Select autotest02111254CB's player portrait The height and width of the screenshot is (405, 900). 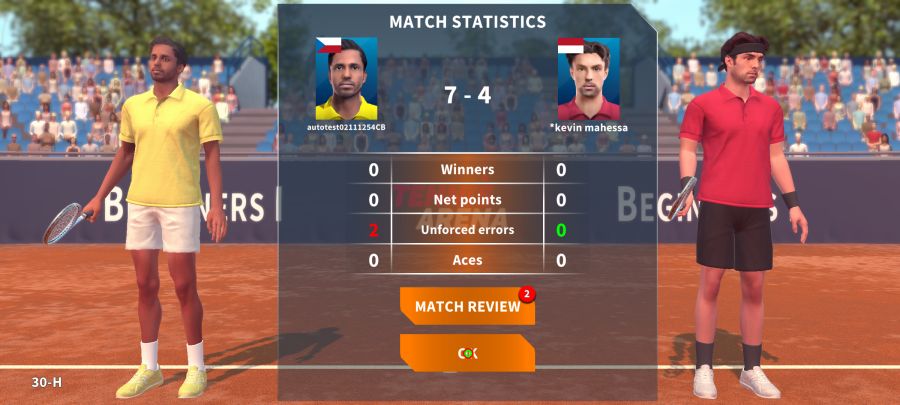click(x=346, y=80)
